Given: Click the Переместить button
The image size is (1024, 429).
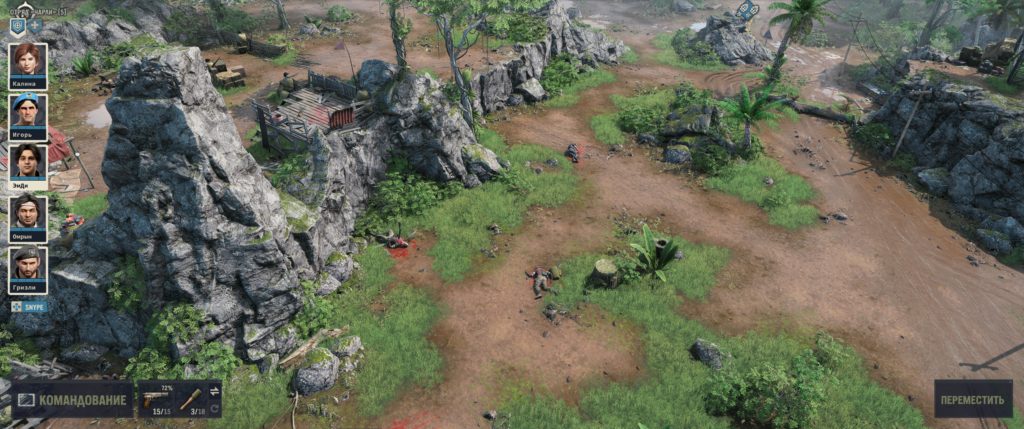Looking at the screenshot, I should coord(972,399).
